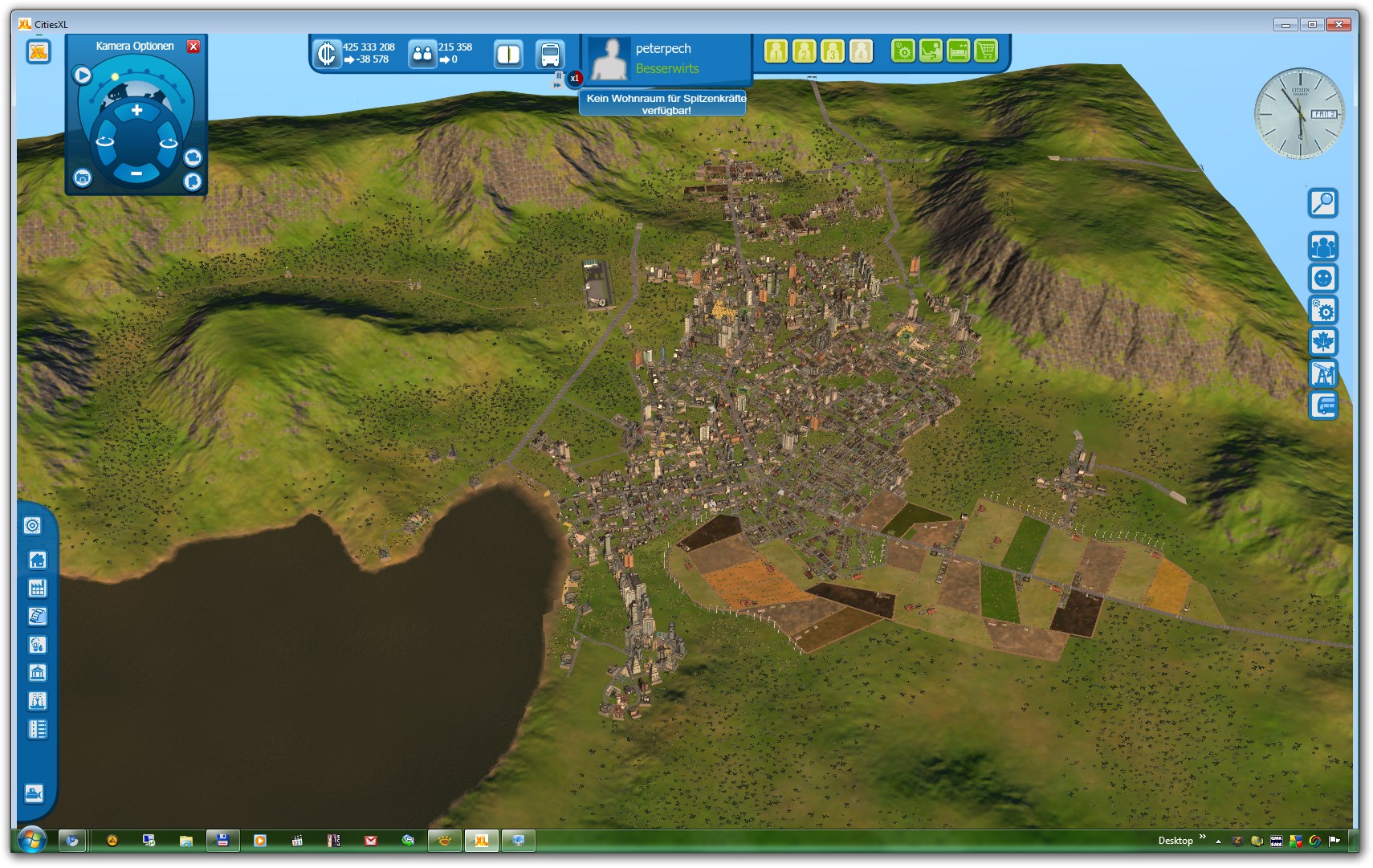Select the peterpech player profile
Screen dimensions: 1373x868
662,49
